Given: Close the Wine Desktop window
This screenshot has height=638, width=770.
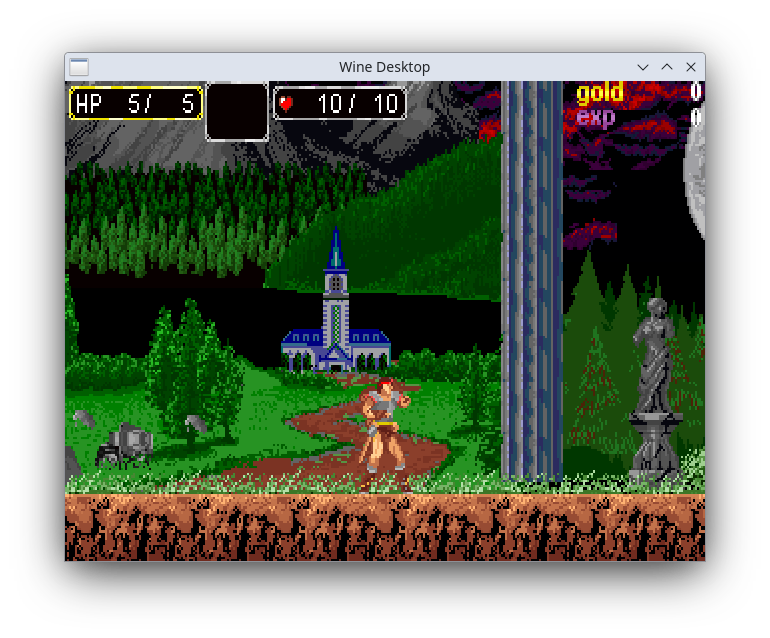Looking at the screenshot, I should point(691,67).
